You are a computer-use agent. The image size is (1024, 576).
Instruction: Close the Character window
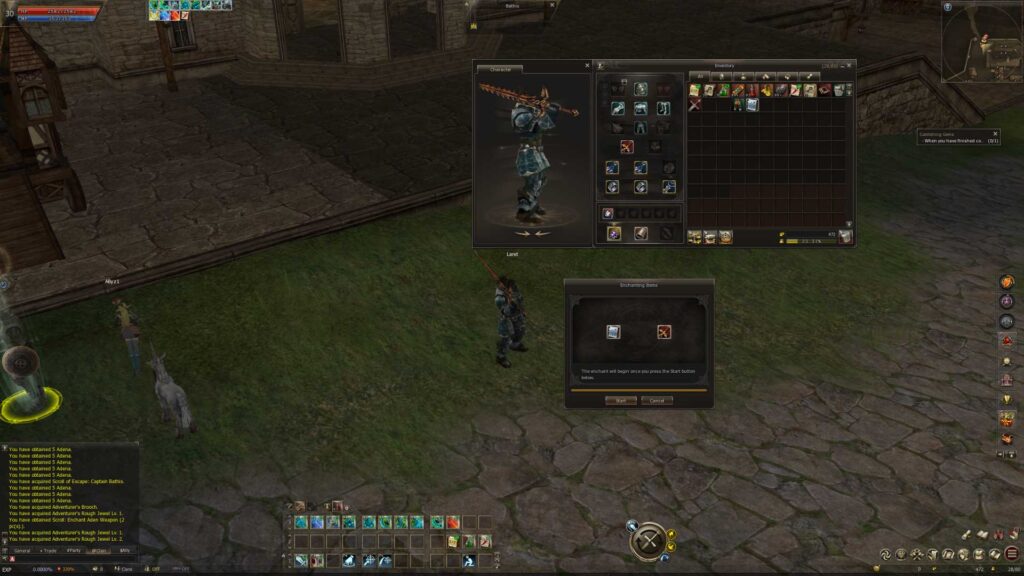point(587,66)
